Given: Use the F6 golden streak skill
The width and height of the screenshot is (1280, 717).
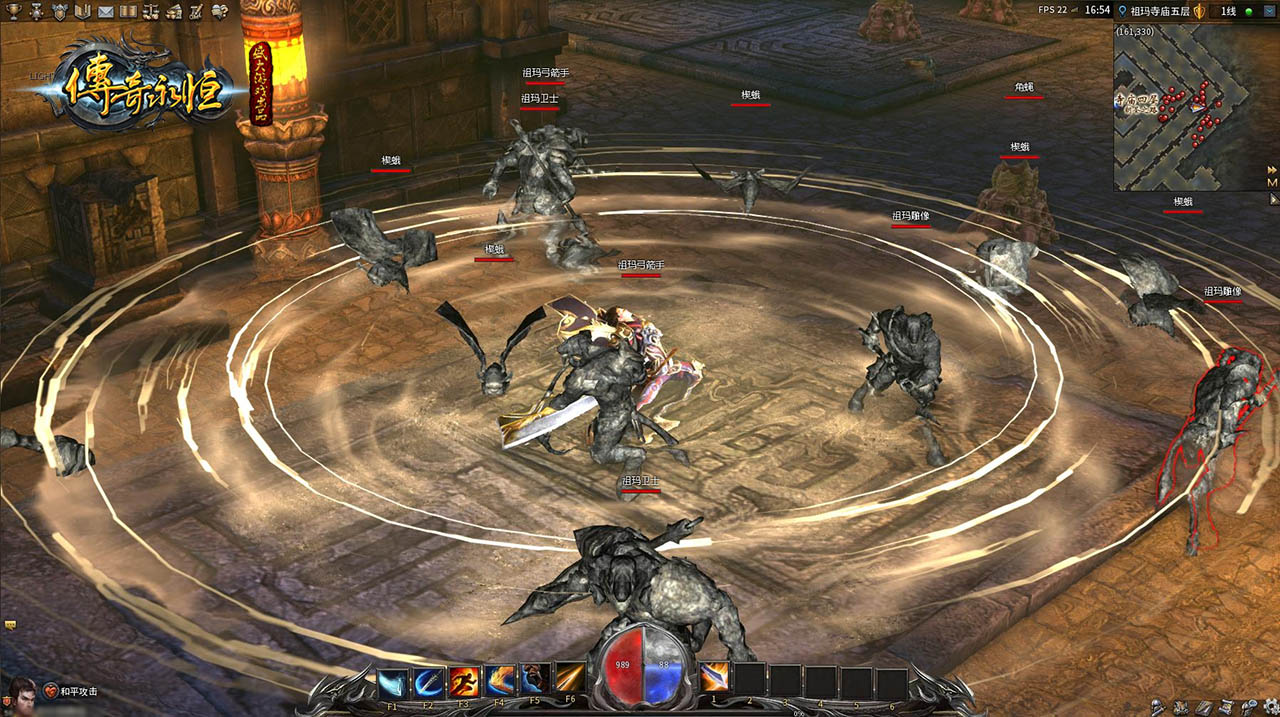Looking at the screenshot, I should [x=570, y=680].
